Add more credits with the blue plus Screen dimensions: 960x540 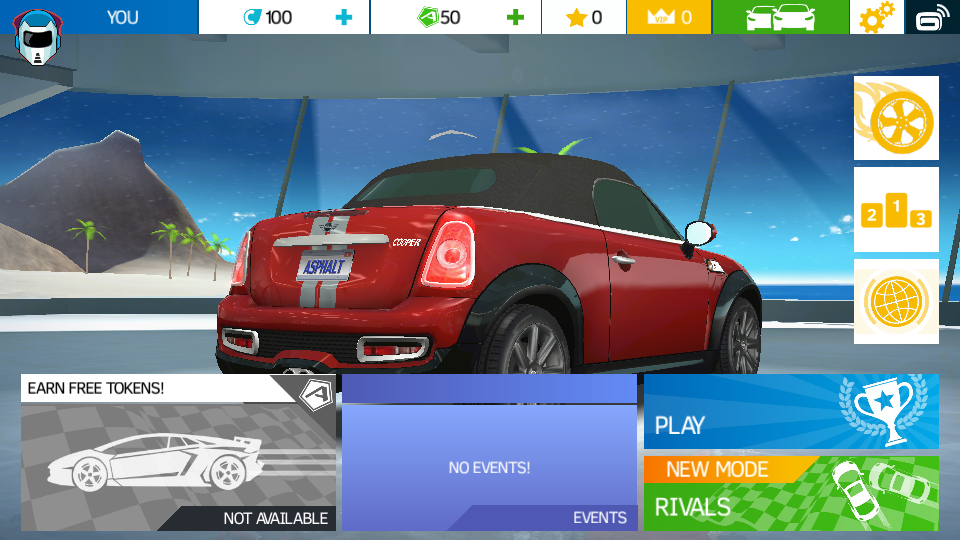click(x=344, y=17)
